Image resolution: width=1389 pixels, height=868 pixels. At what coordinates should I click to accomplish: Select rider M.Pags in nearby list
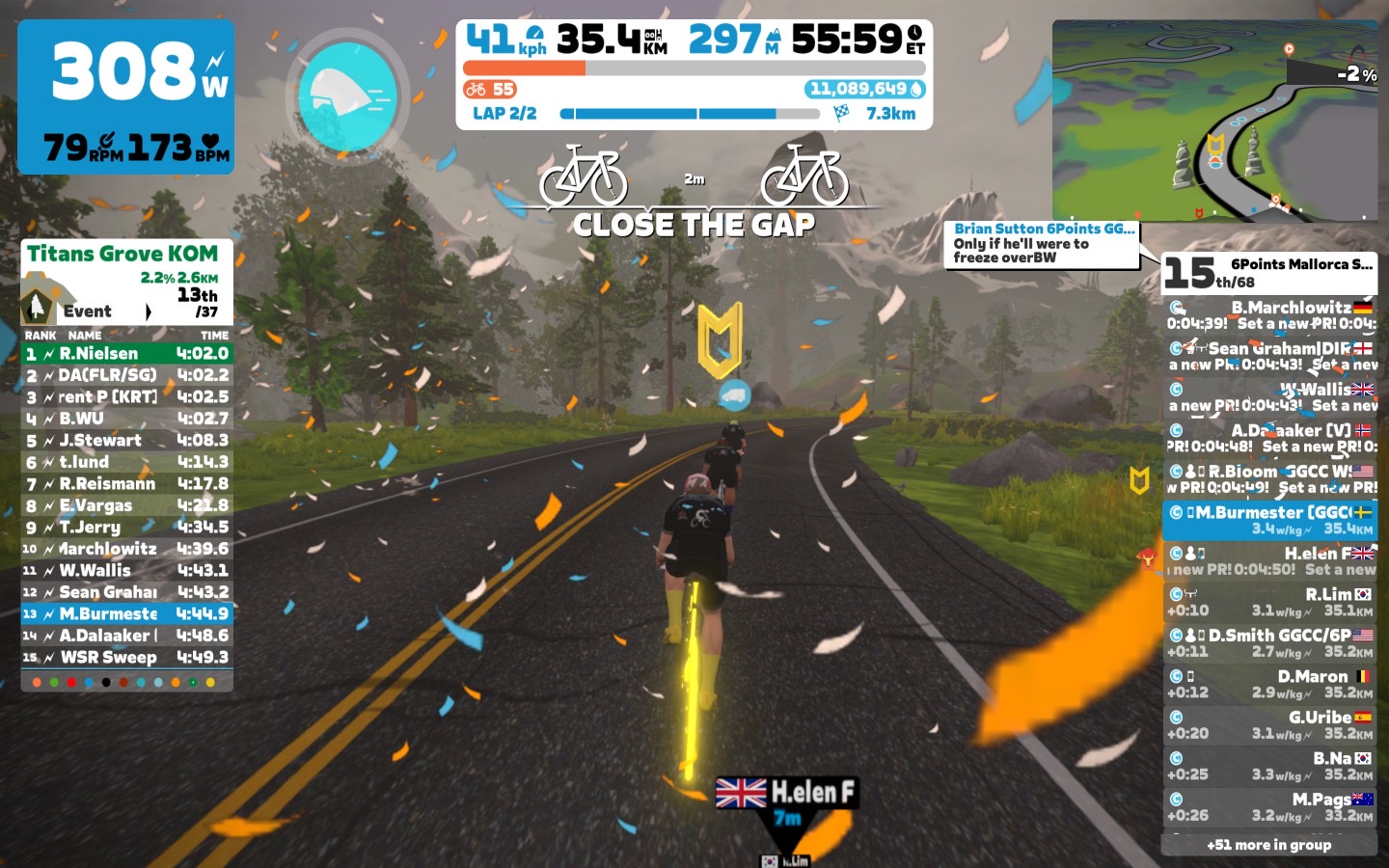(1269, 806)
